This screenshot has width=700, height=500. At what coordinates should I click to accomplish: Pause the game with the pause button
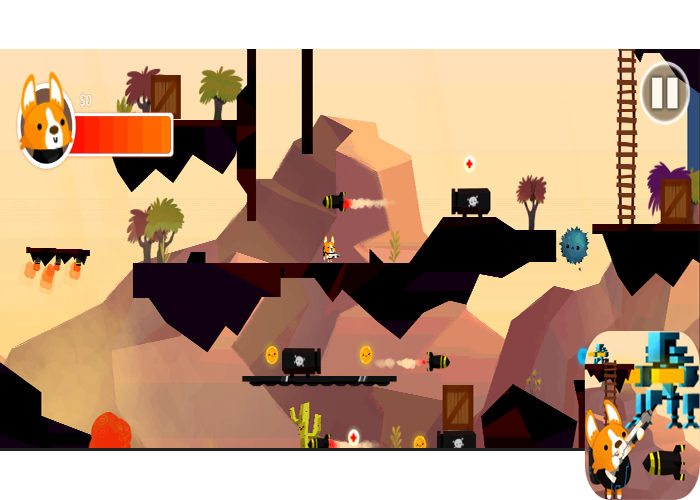pos(664,93)
